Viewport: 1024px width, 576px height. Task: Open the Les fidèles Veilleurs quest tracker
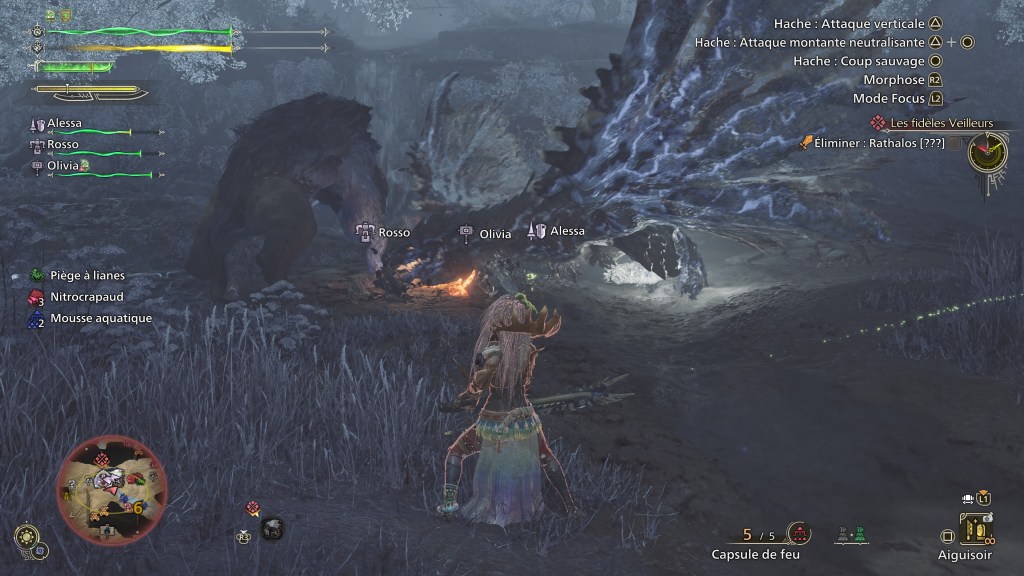pyautogui.click(x=934, y=122)
